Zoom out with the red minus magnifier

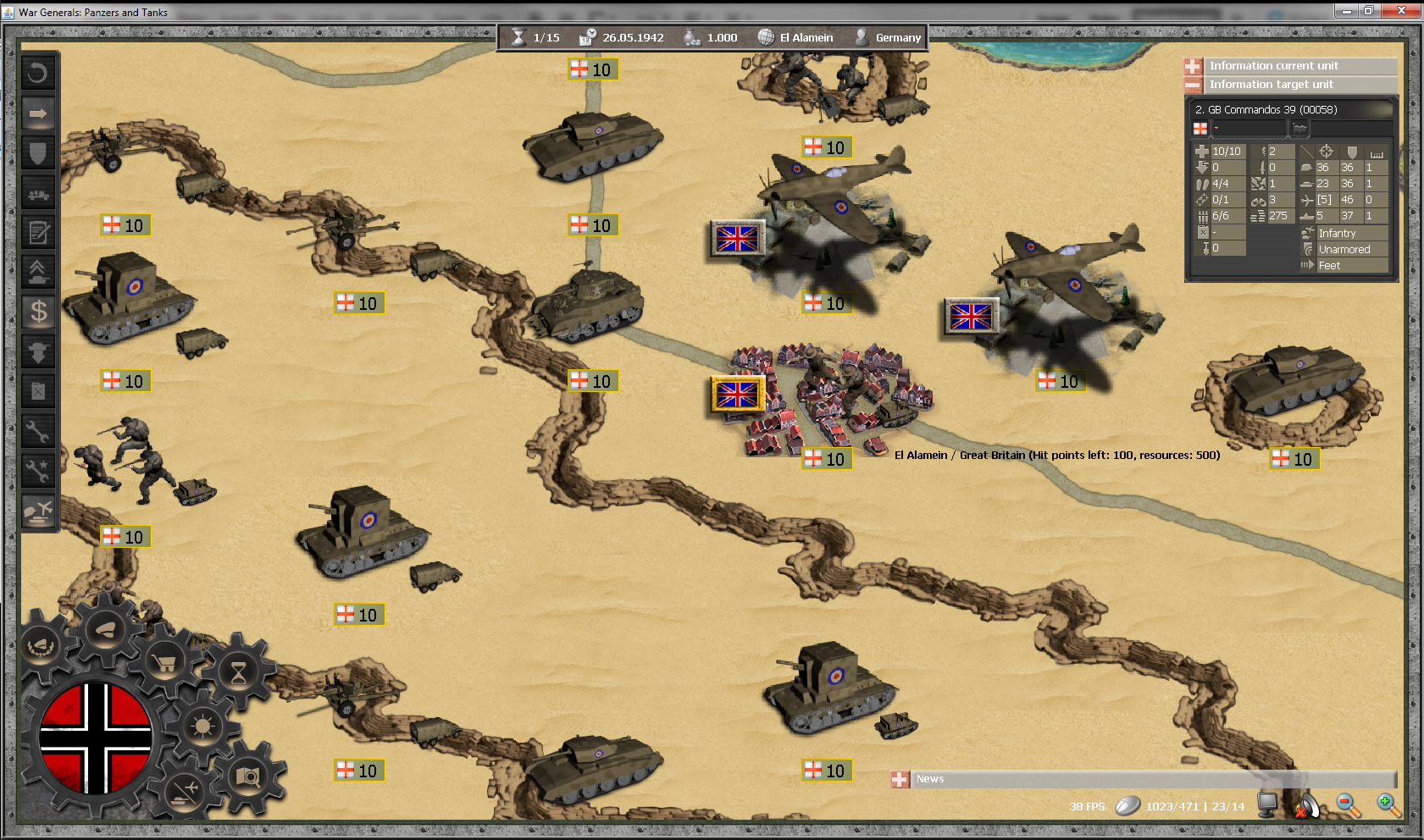click(x=1347, y=804)
